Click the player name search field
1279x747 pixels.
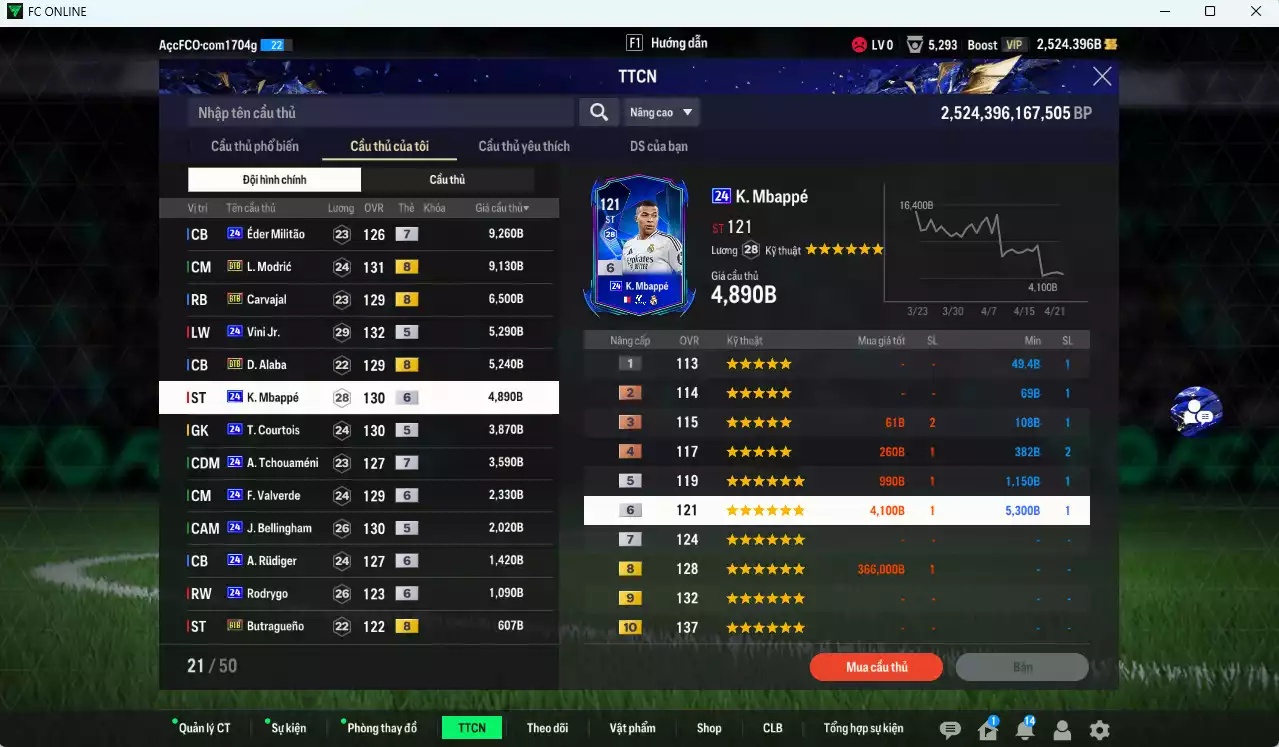coord(380,113)
